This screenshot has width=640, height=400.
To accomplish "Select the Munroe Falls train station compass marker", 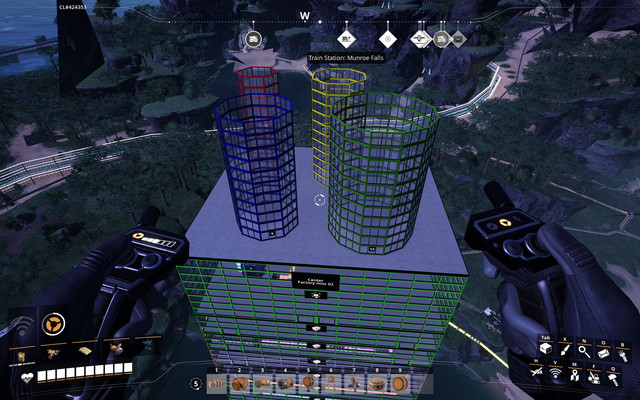I will tap(346, 39).
